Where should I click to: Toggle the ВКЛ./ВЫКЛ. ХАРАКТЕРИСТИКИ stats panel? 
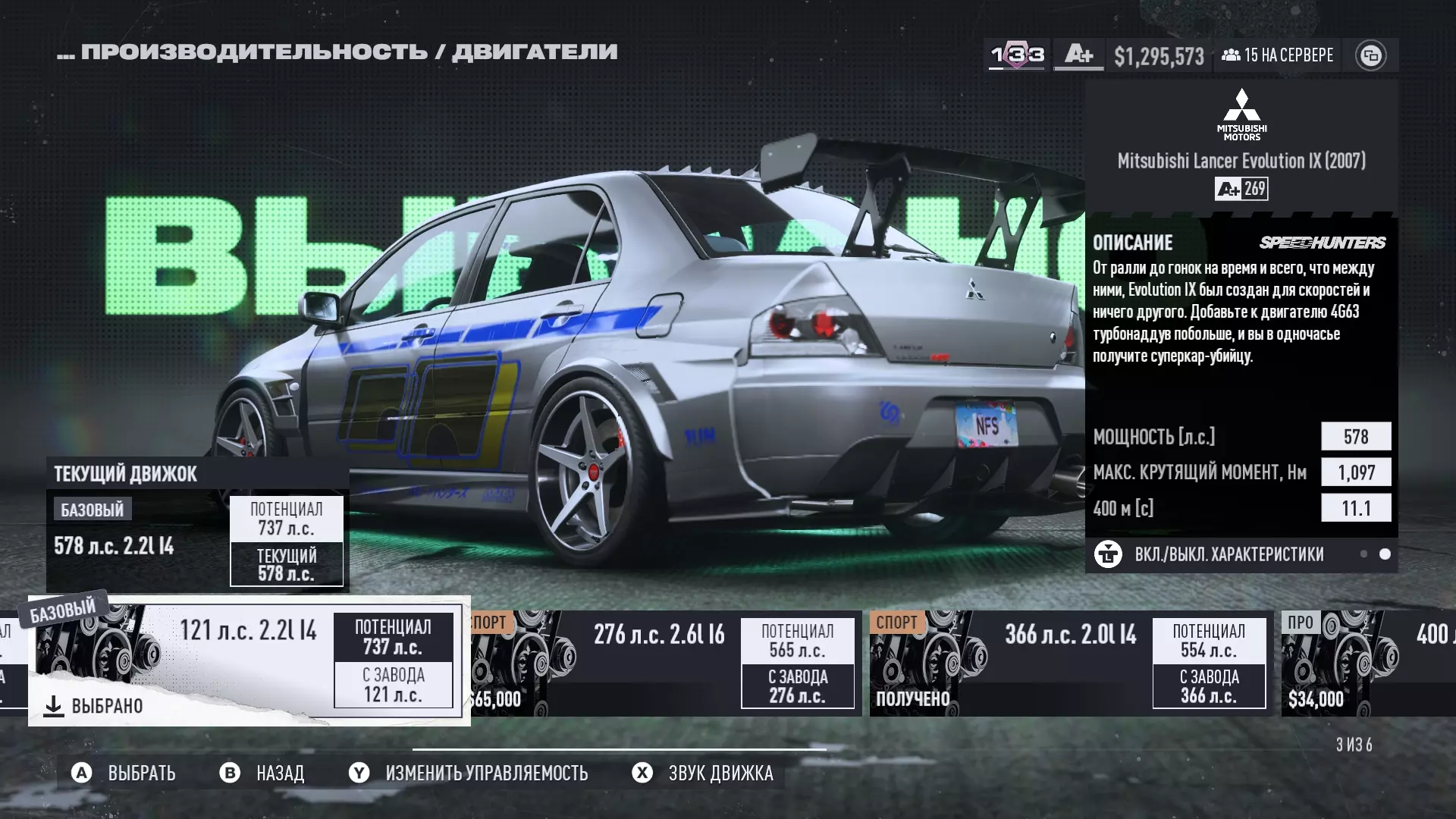1228,554
